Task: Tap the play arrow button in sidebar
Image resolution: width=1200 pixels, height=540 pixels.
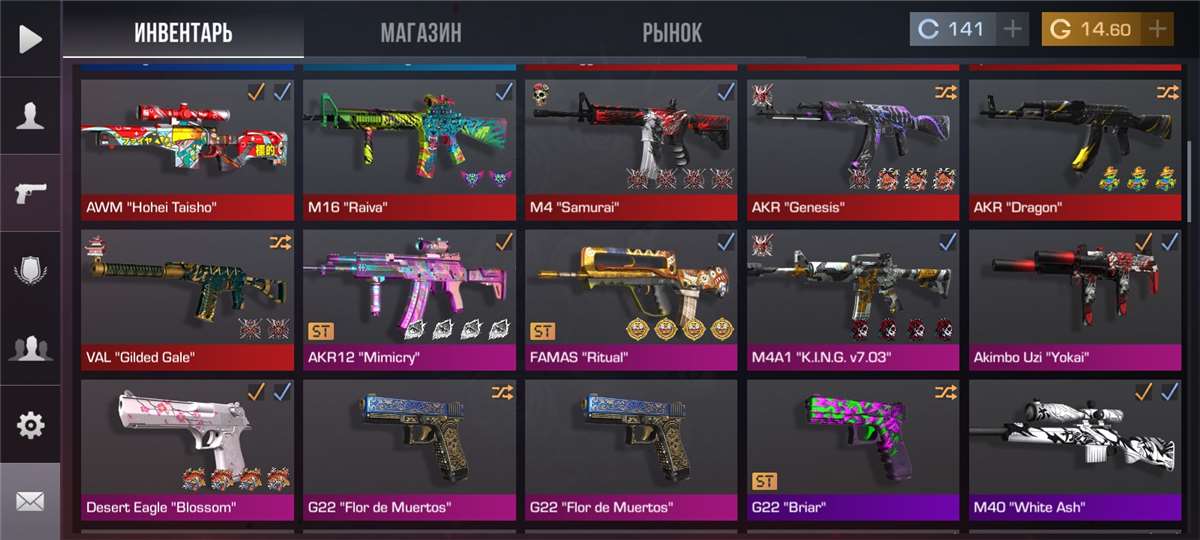Action: (30, 39)
